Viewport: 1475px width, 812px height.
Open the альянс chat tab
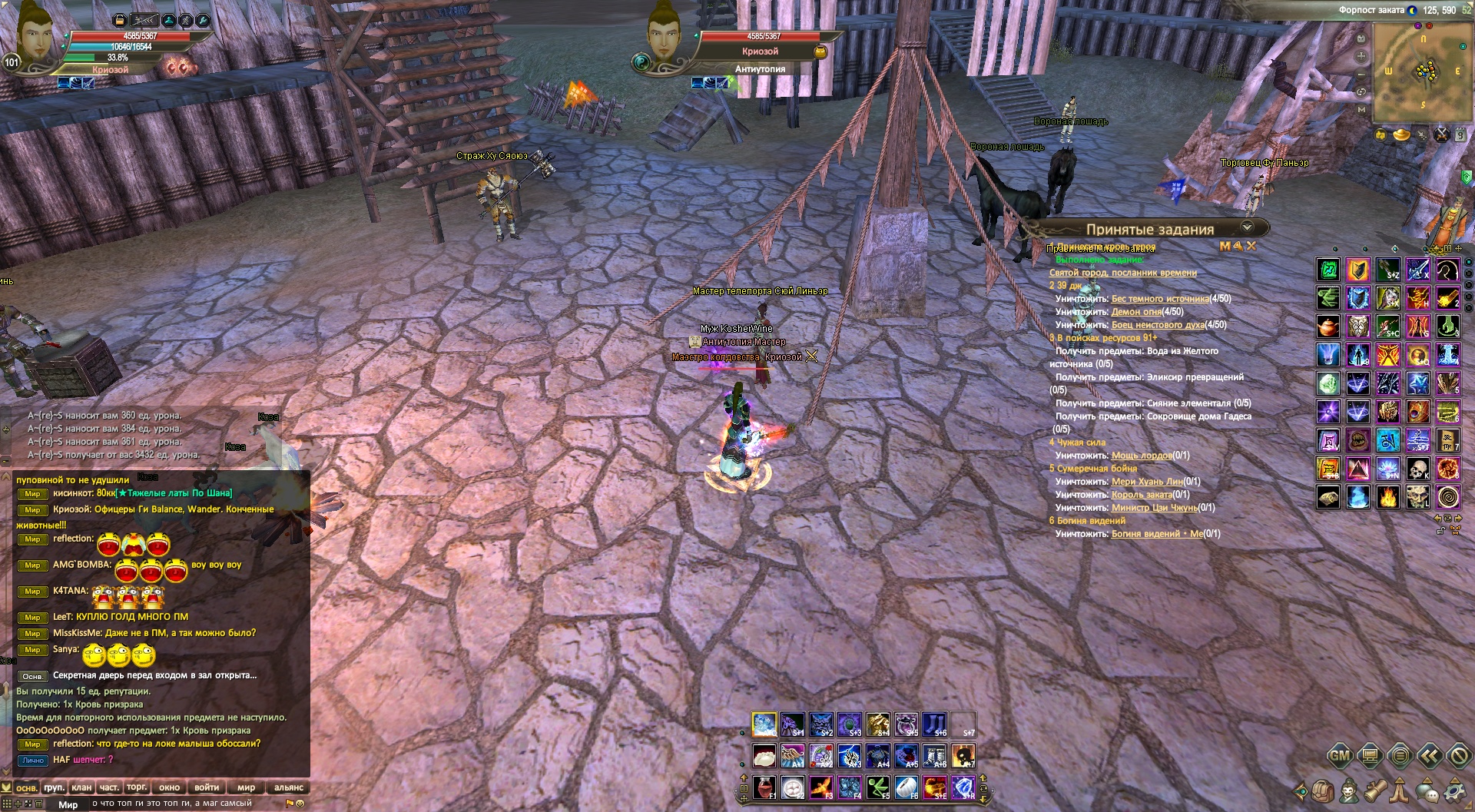[x=288, y=787]
